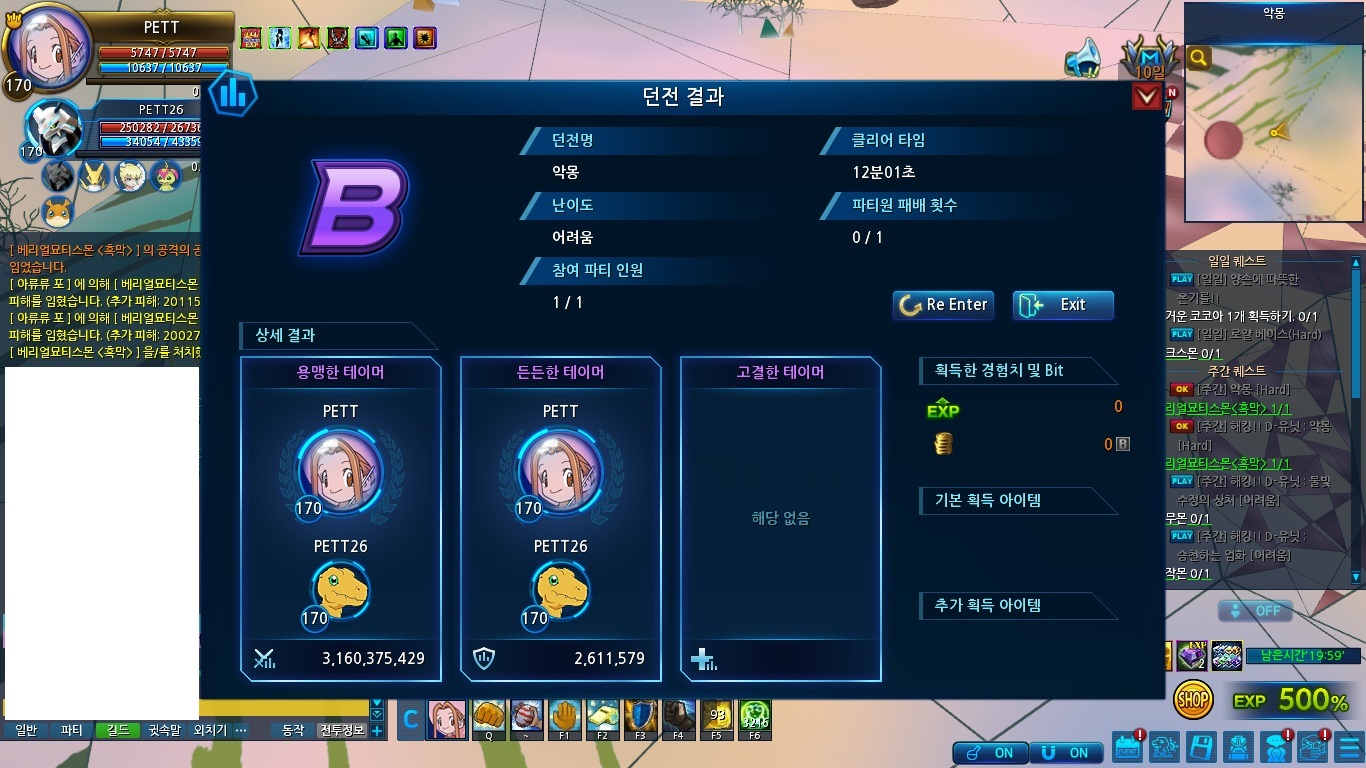Open the 동작 actions button
Screen dimensions: 1366x768
coord(293,730)
